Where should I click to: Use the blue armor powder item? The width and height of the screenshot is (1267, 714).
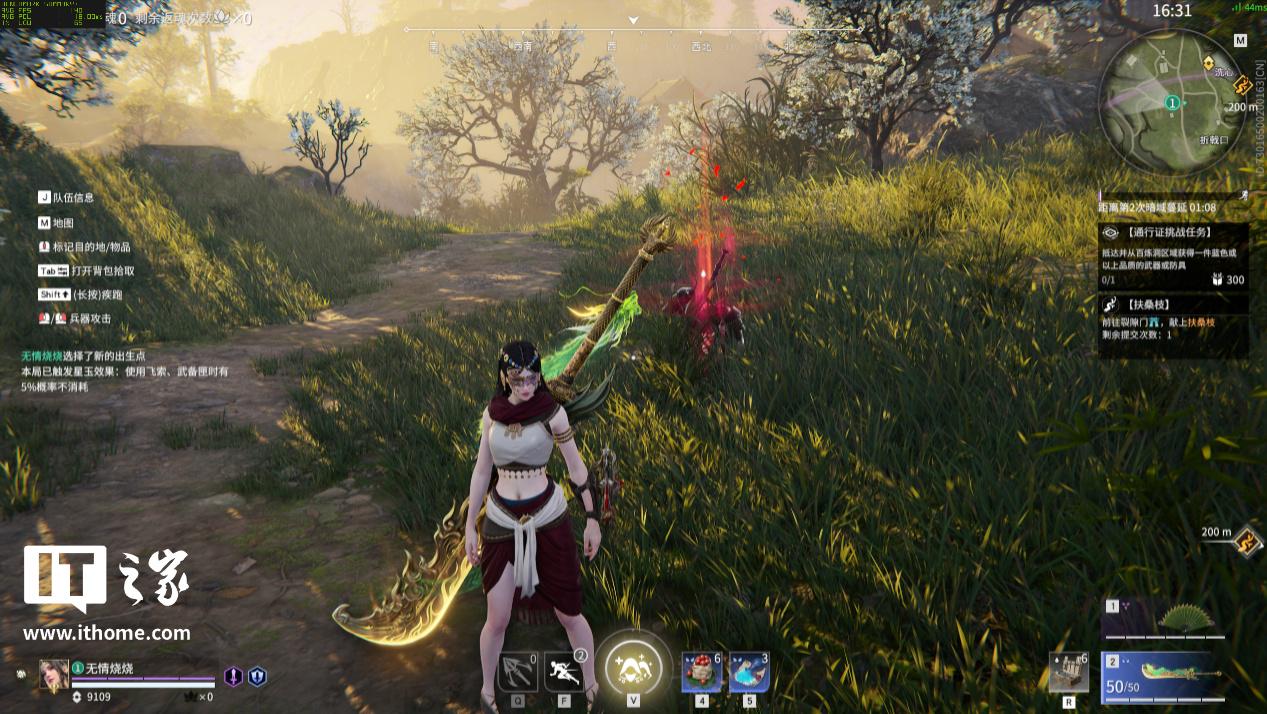point(749,671)
